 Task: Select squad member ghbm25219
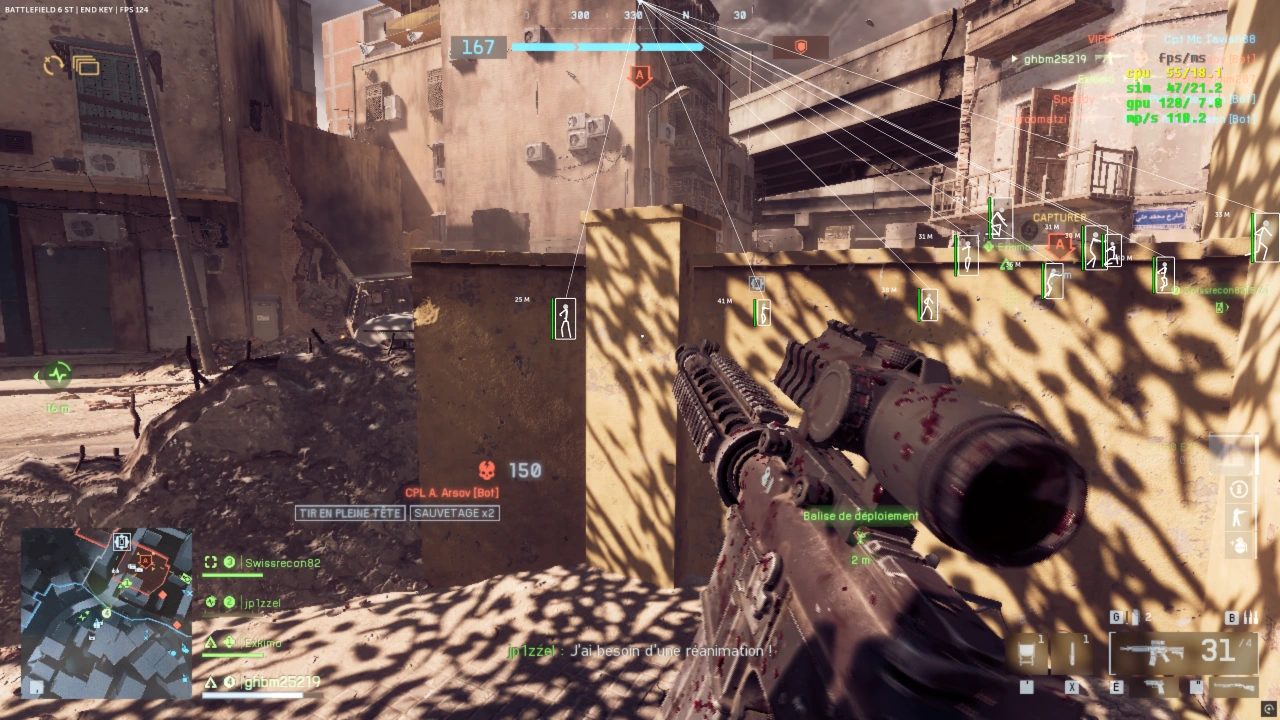[281, 682]
